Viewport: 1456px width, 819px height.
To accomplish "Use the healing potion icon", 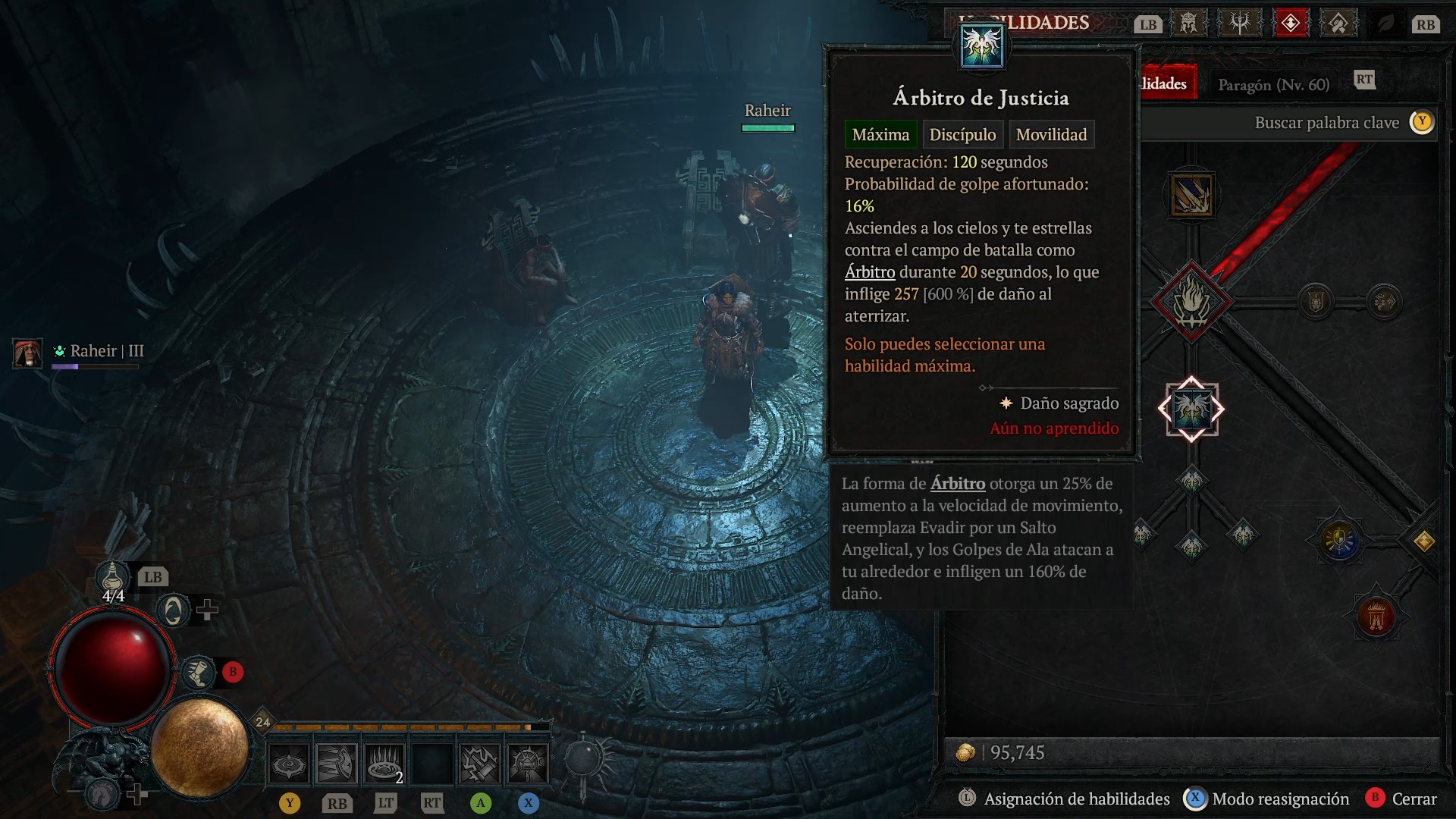I will point(112,578).
